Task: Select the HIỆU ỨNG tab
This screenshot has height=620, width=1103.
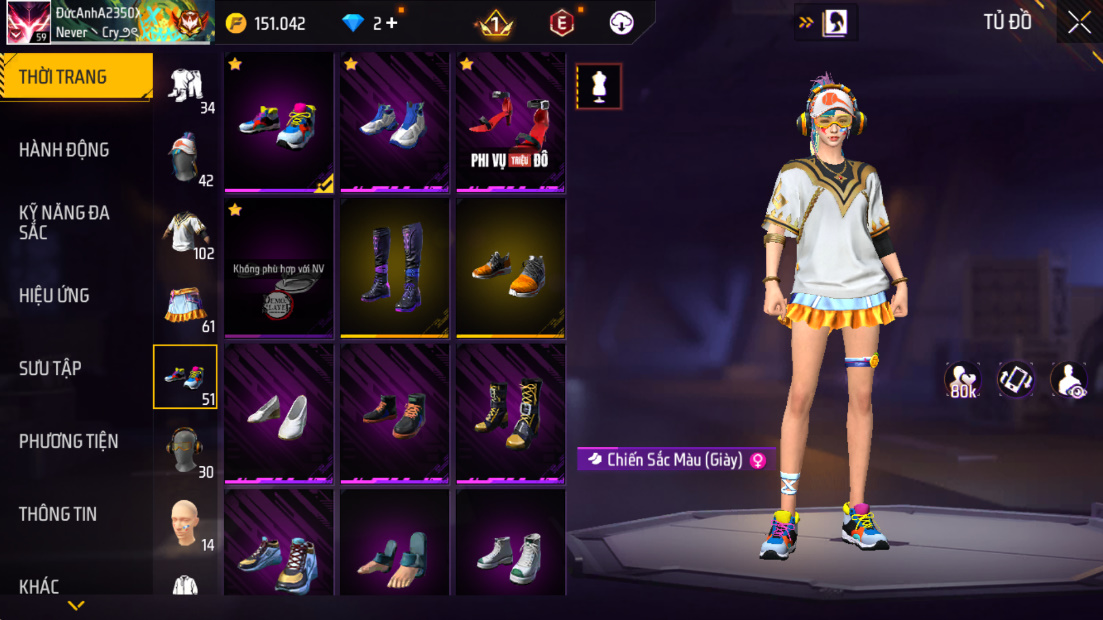Action: tap(54, 295)
